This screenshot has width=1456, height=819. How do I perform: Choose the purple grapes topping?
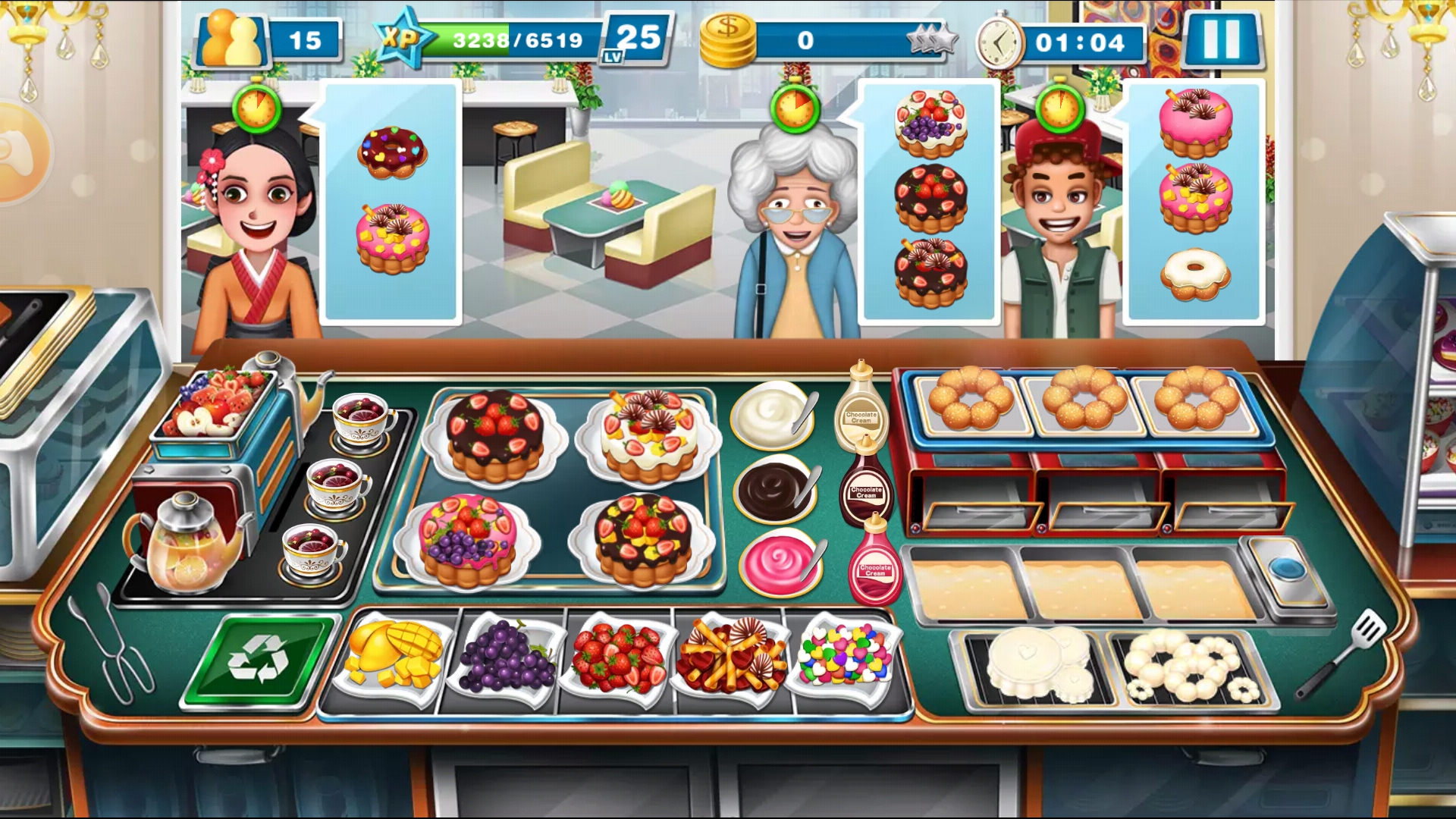(507, 656)
